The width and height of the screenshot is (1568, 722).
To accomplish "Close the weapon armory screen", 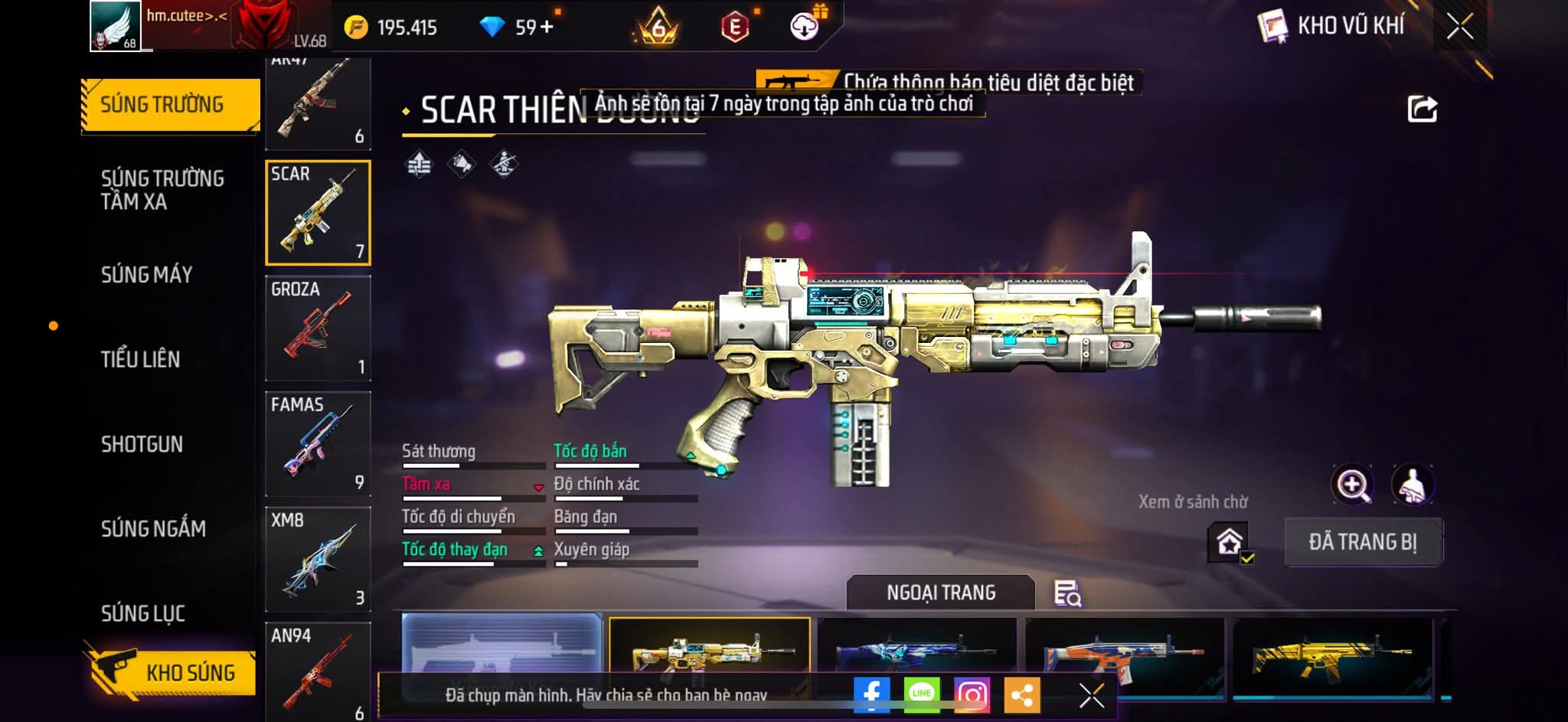I will [1460, 27].
